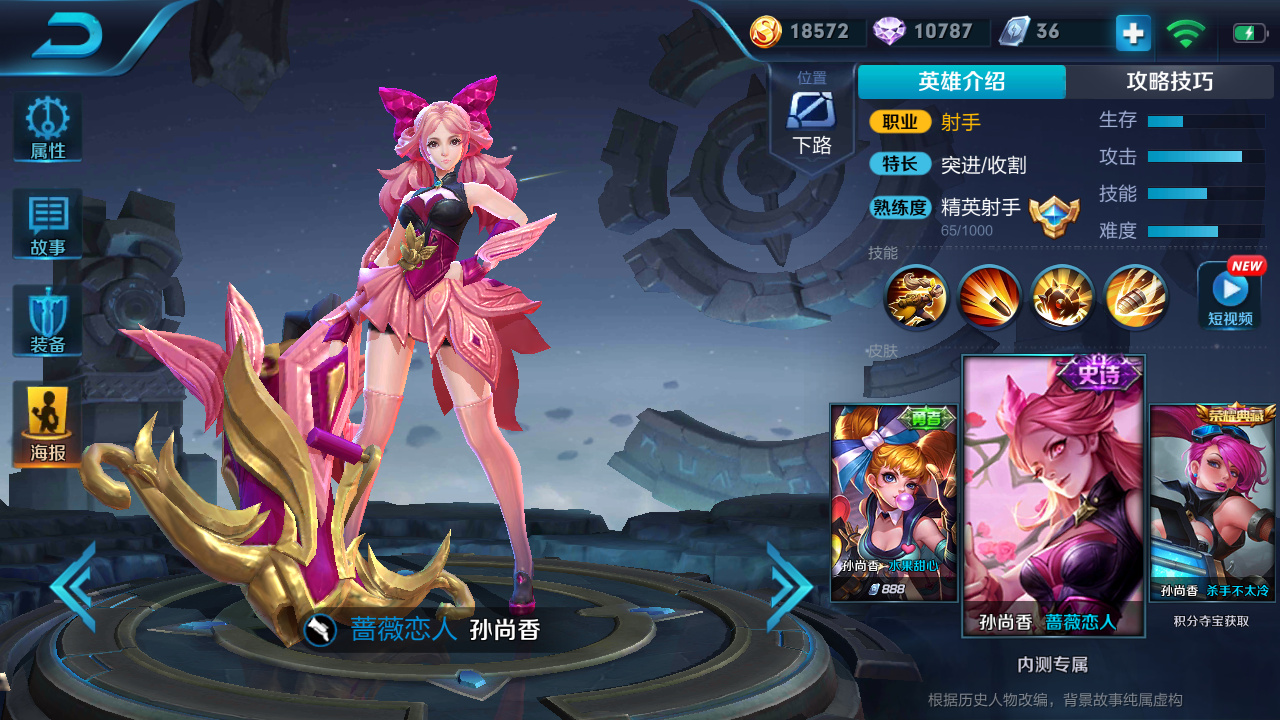
Task: Open the gold coin currency icon
Action: [764, 31]
